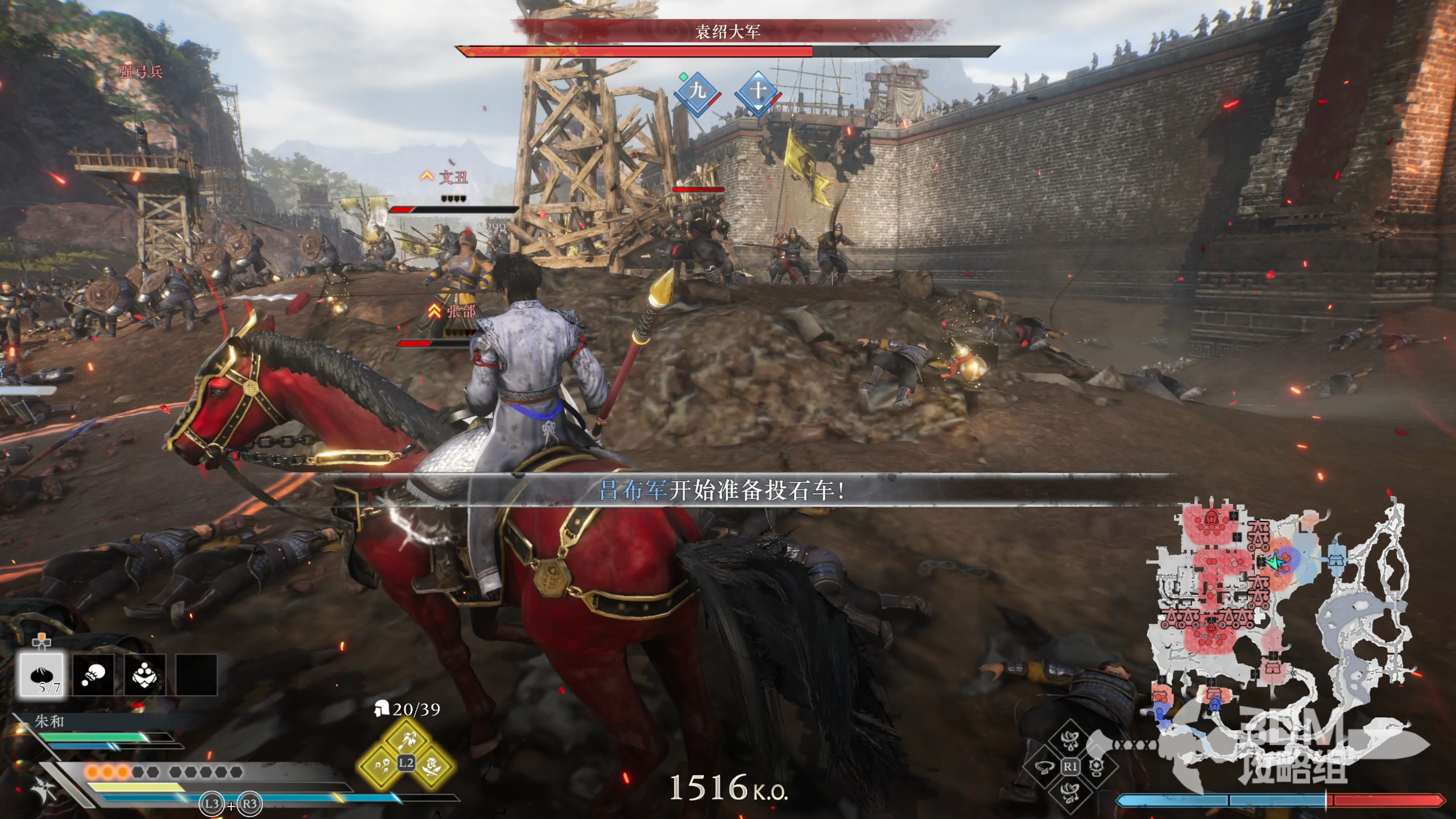Choose the pouch item slot
The image size is (1456, 819).
(93, 675)
